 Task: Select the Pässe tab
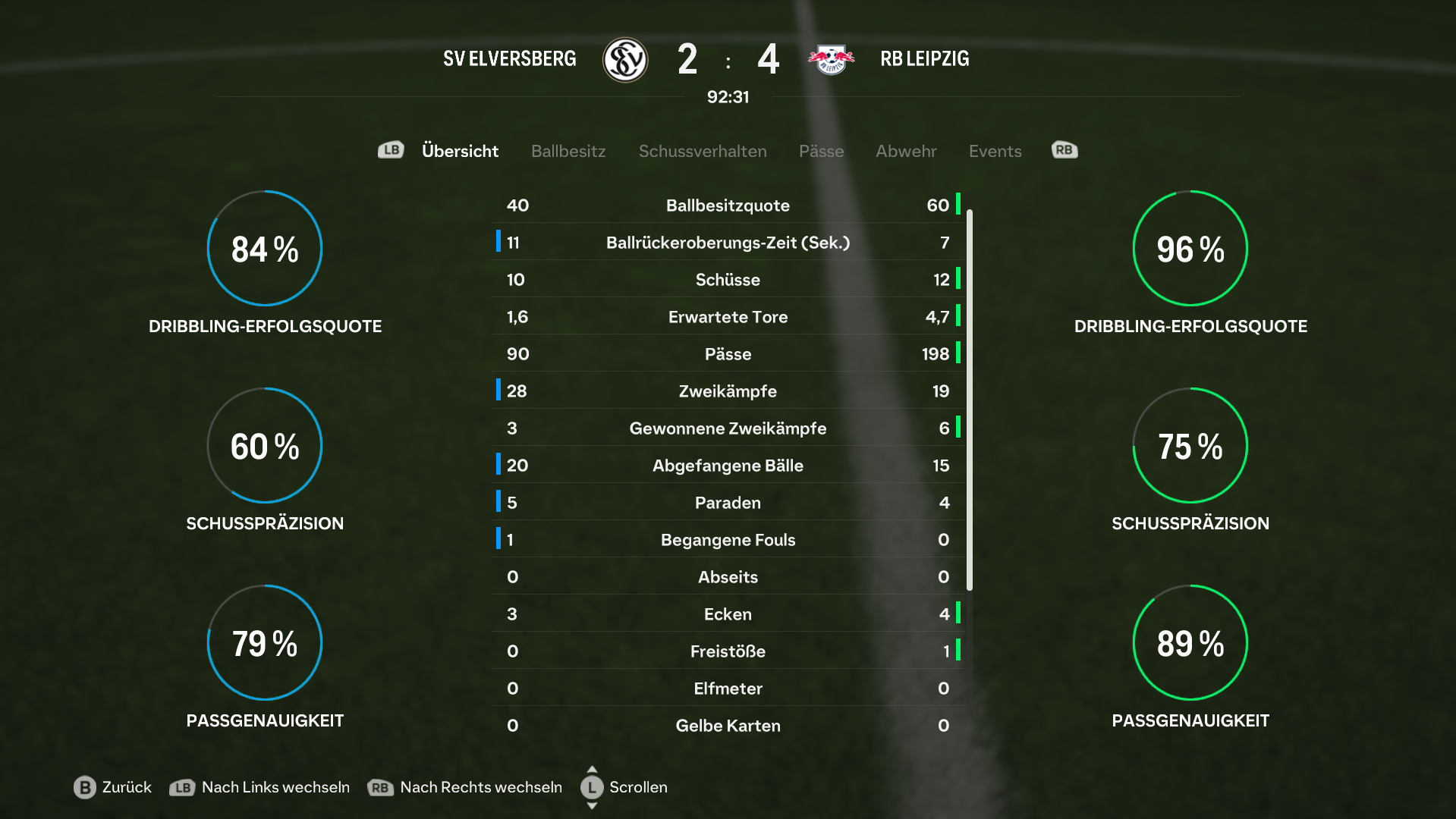point(821,151)
